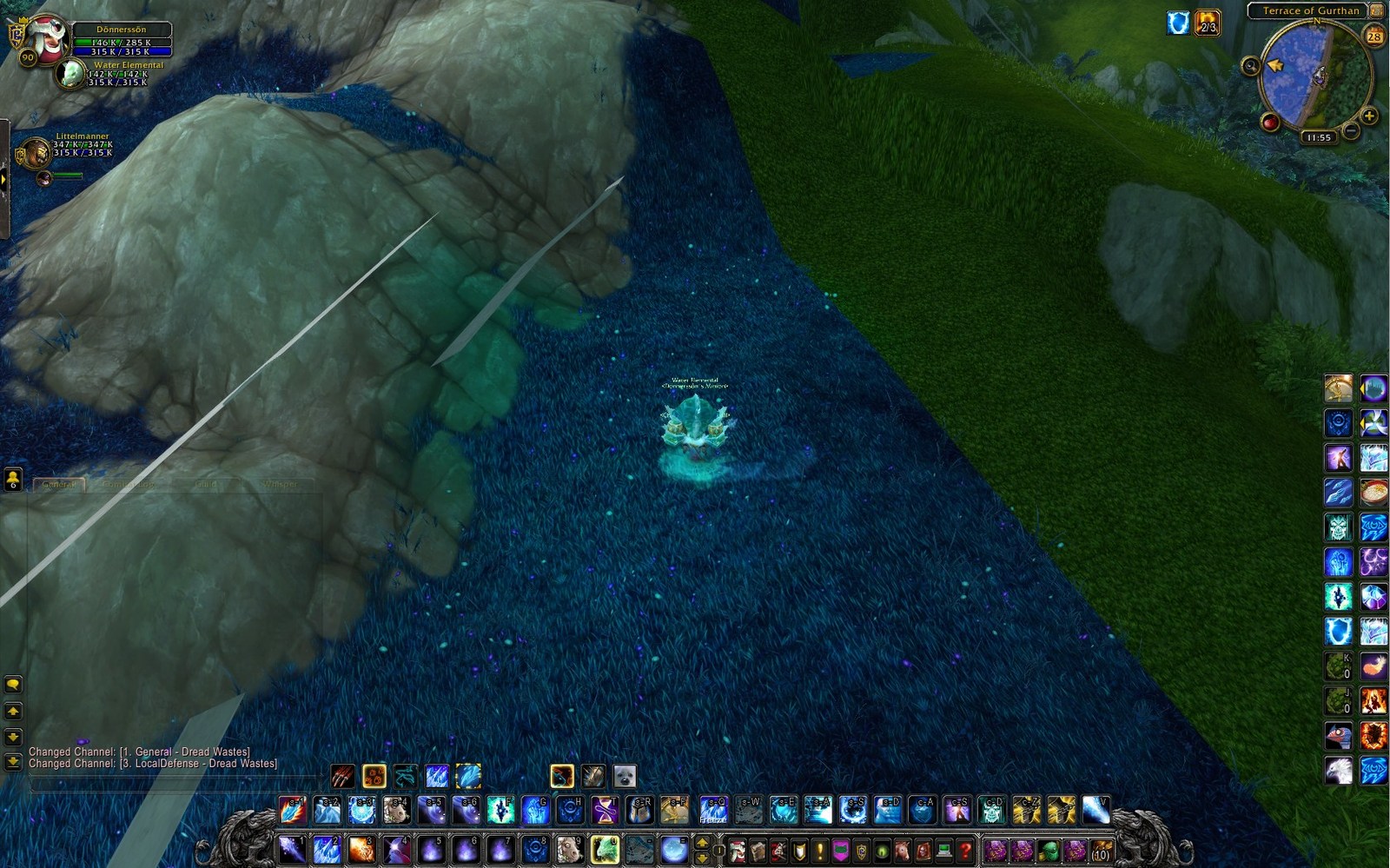The width and height of the screenshot is (1390, 868).
Task: Cast the hourglass spell on the action bar
Action: tap(605, 811)
